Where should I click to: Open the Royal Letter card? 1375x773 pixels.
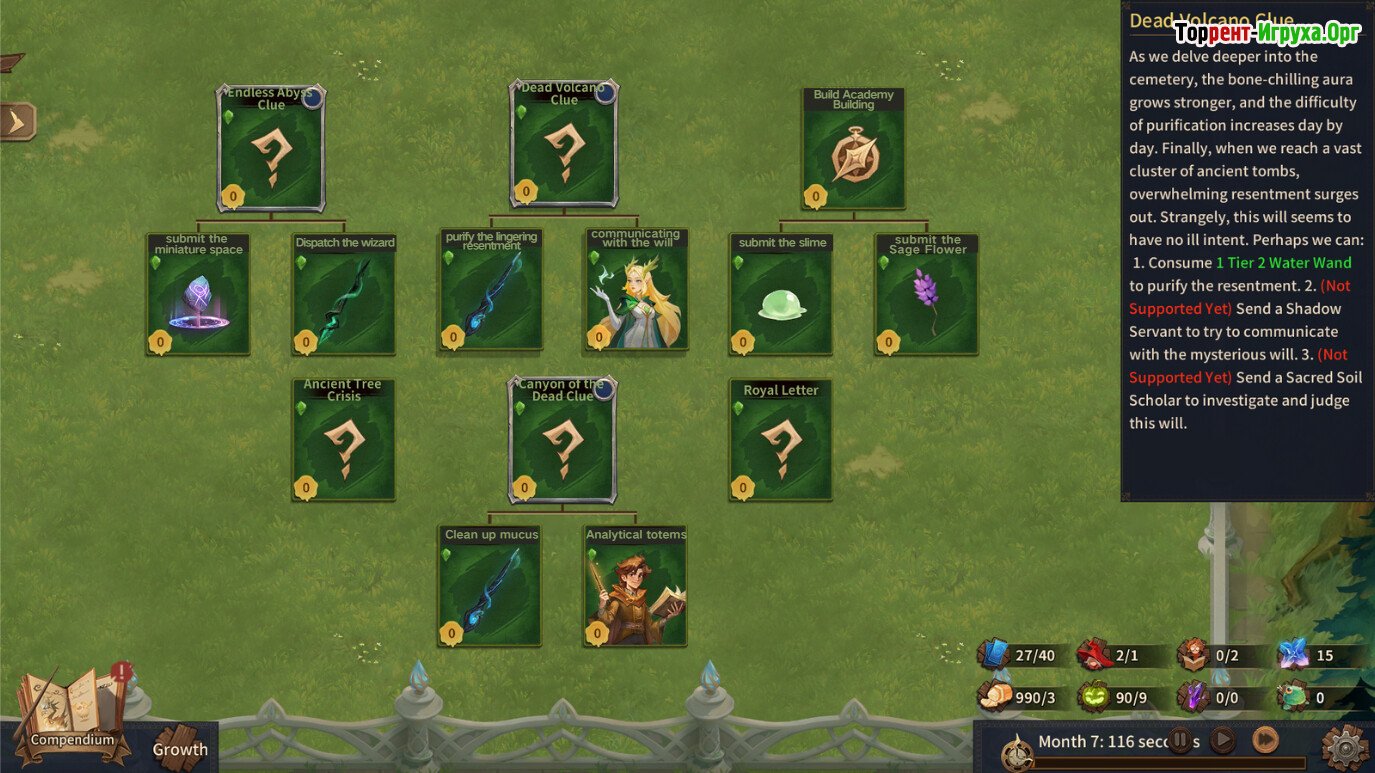click(781, 440)
